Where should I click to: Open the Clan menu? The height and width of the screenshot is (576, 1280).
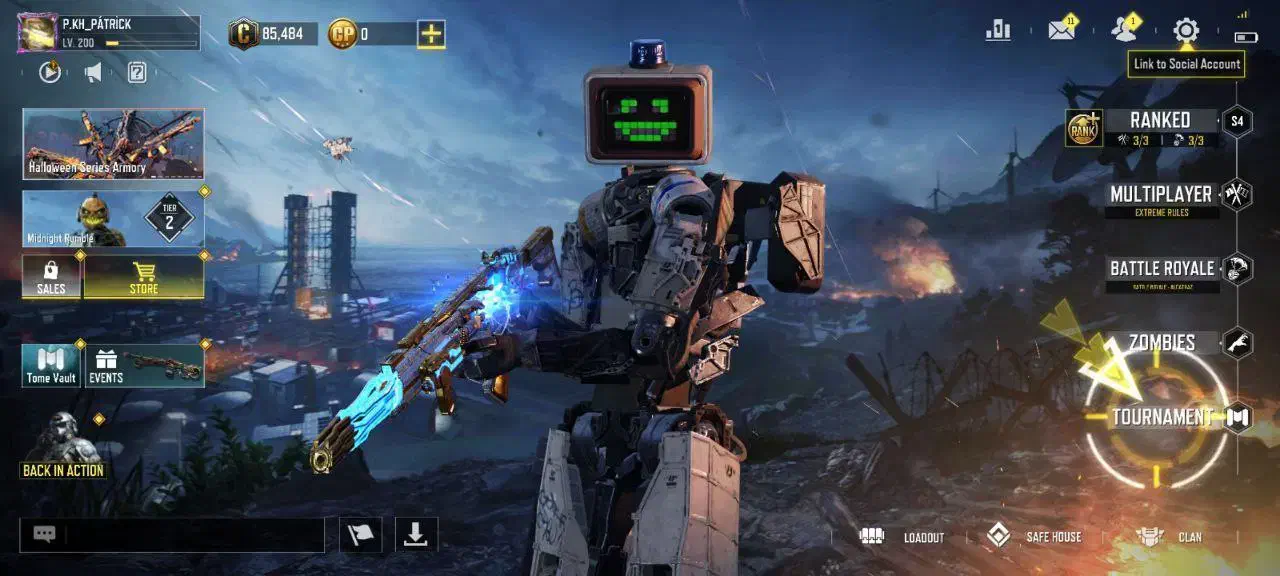coord(1171,537)
